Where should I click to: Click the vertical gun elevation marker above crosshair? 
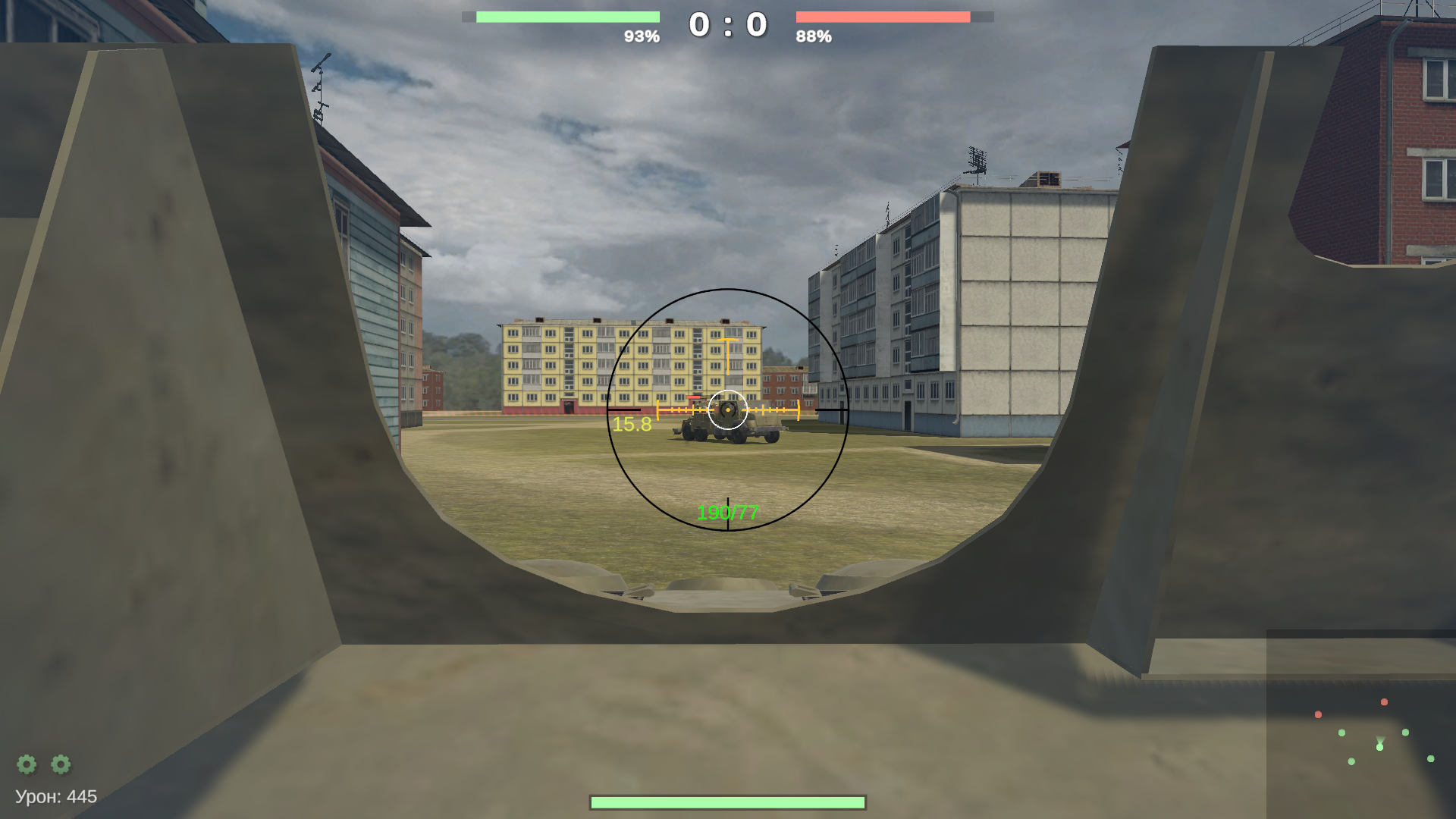pyautogui.click(x=729, y=356)
